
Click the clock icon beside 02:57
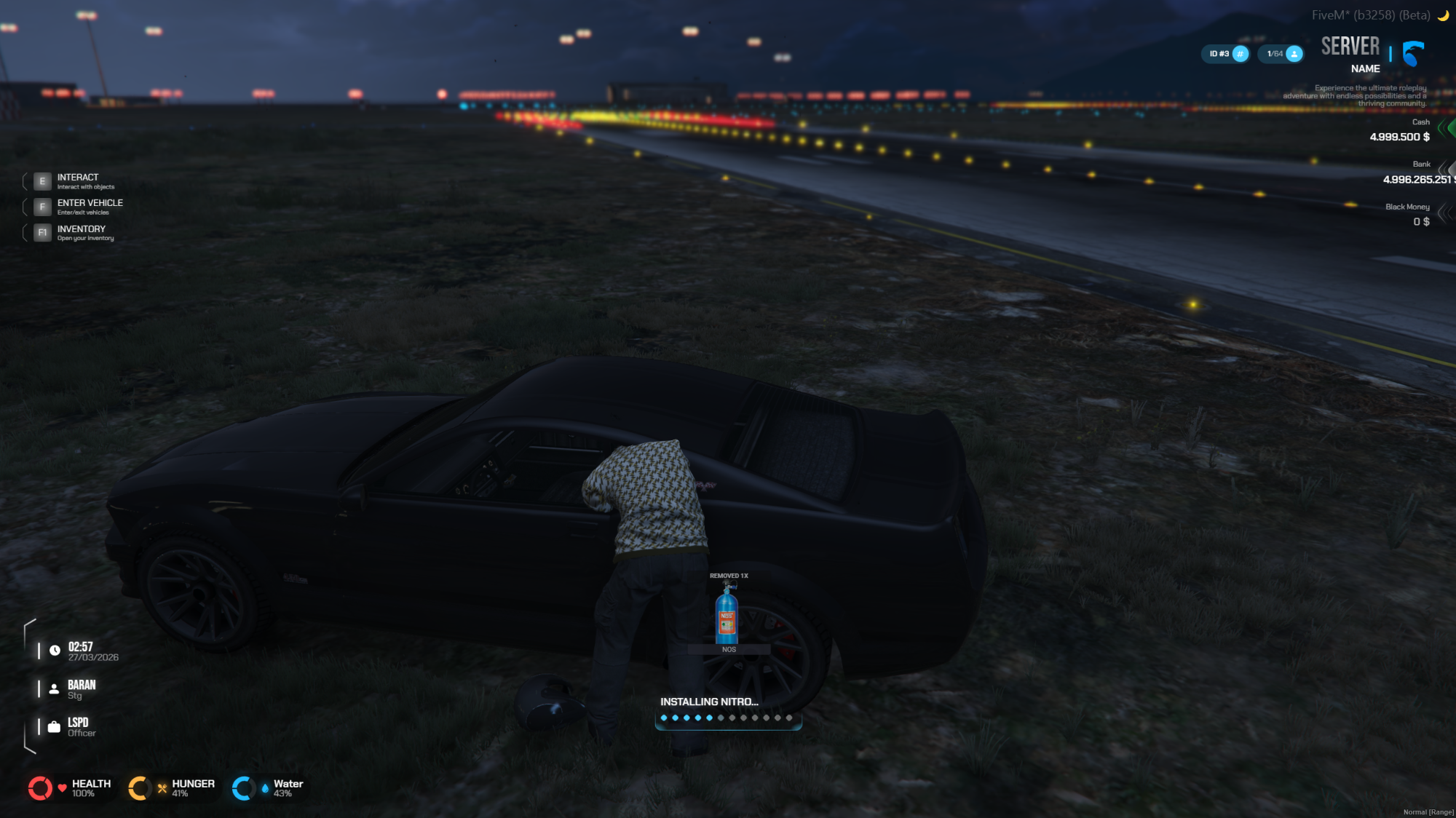(55, 651)
